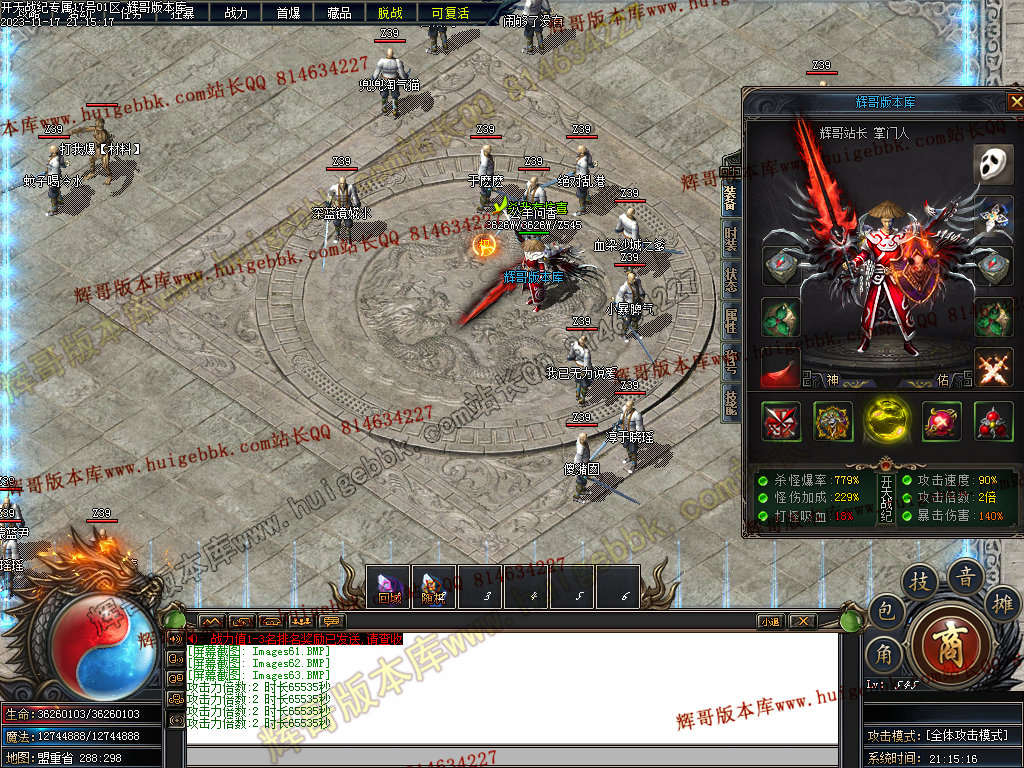Open the 包 bag button

pyautogui.click(x=885, y=611)
